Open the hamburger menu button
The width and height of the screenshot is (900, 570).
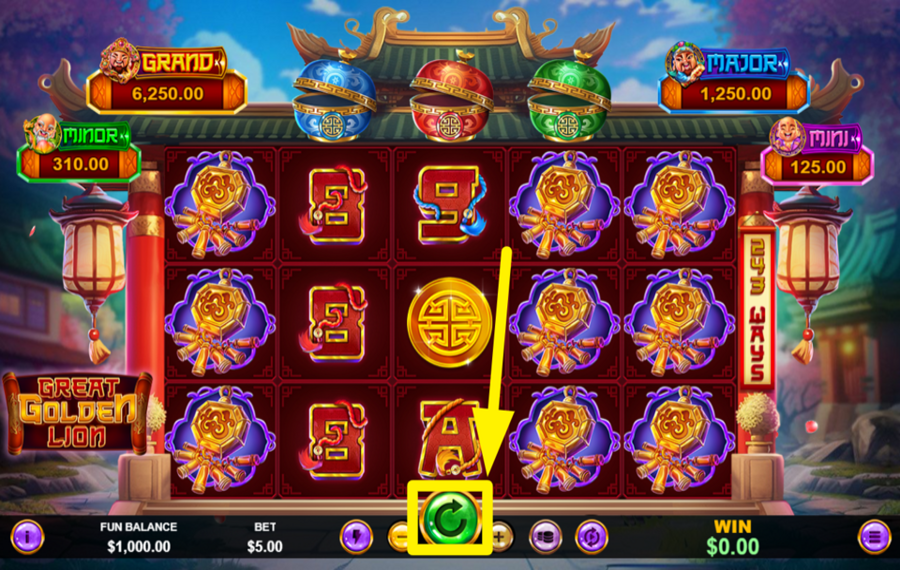coord(874,537)
